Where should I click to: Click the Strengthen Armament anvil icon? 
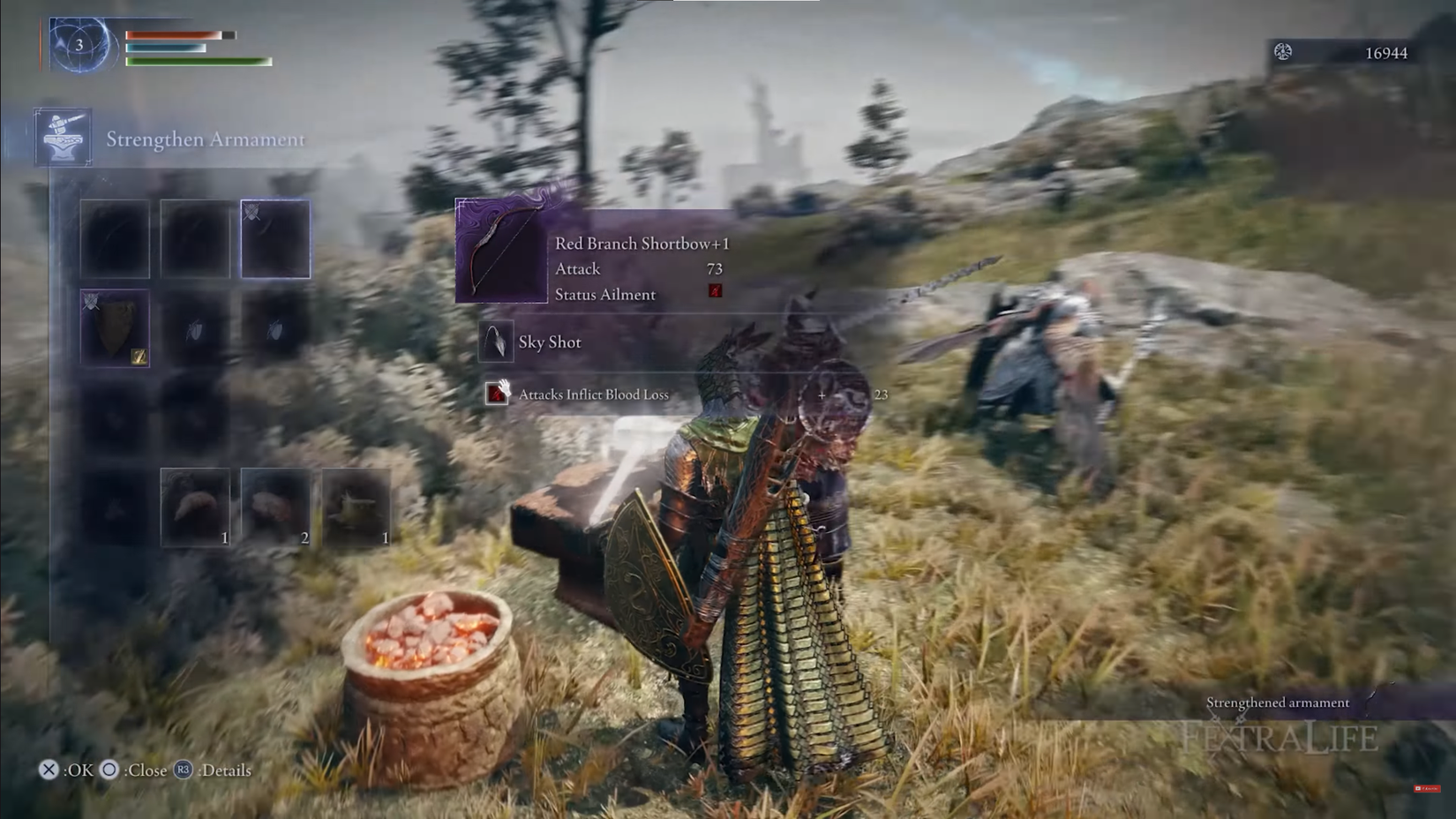coord(63,137)
